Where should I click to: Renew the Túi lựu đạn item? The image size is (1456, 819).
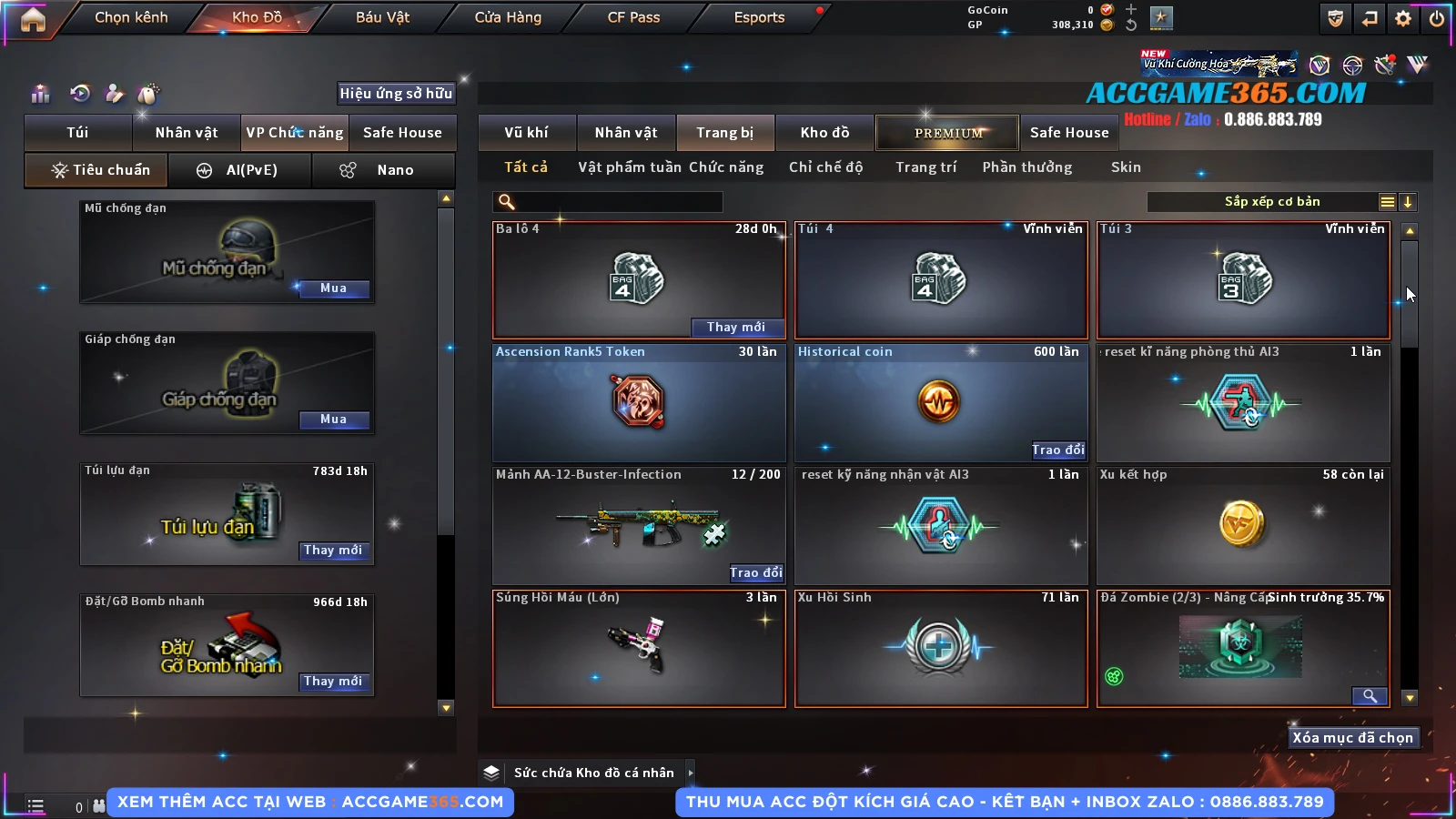pos(333,551)
